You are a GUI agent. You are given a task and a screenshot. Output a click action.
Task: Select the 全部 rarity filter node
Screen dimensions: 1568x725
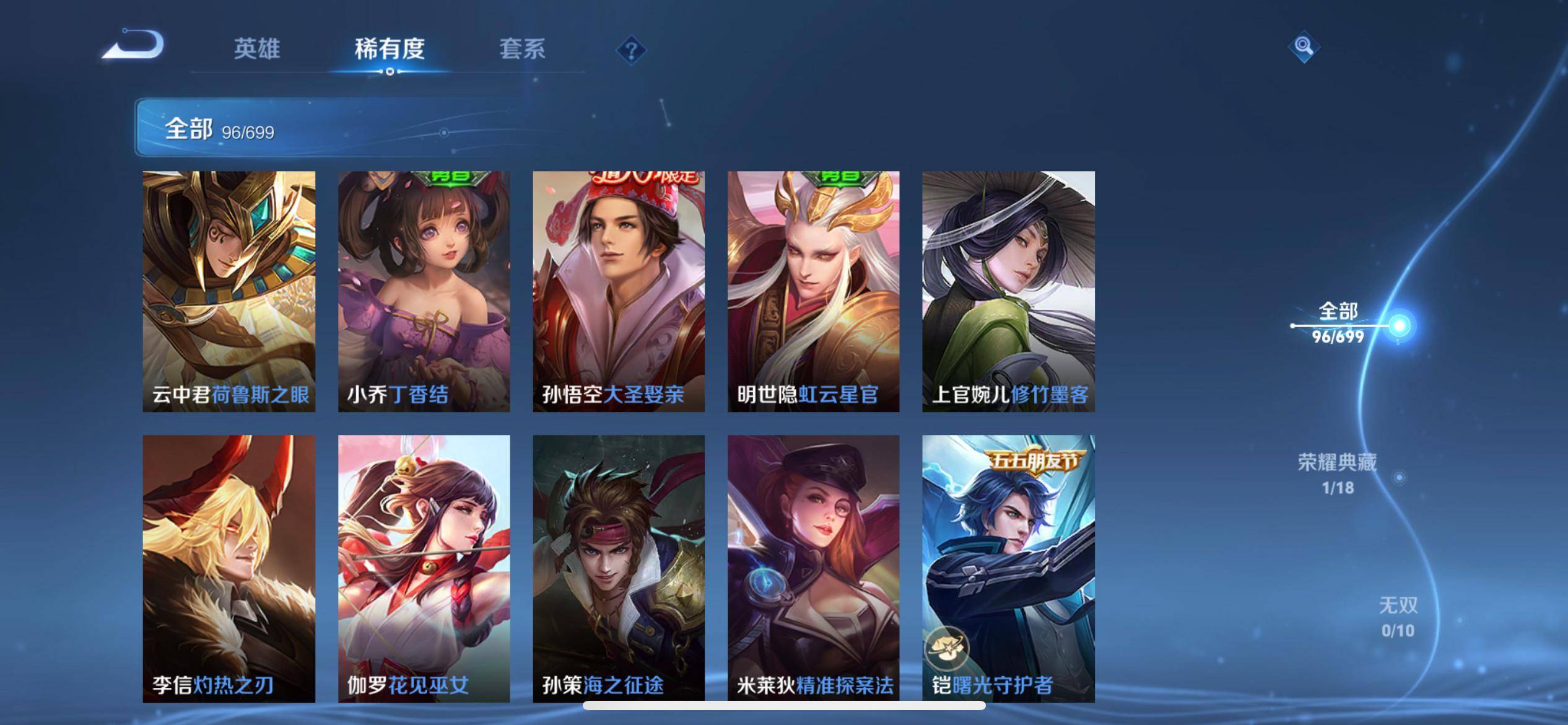tap(1339, 323)
